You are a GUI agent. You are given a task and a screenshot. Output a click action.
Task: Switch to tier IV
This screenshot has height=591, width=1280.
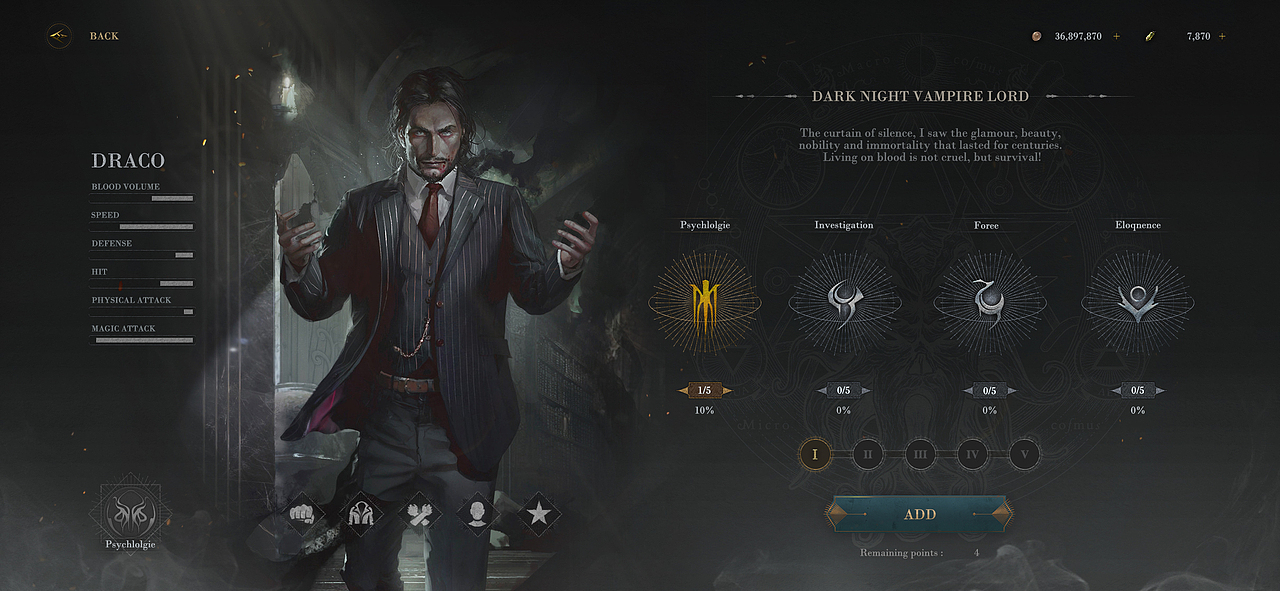click(x=972, y=455)
